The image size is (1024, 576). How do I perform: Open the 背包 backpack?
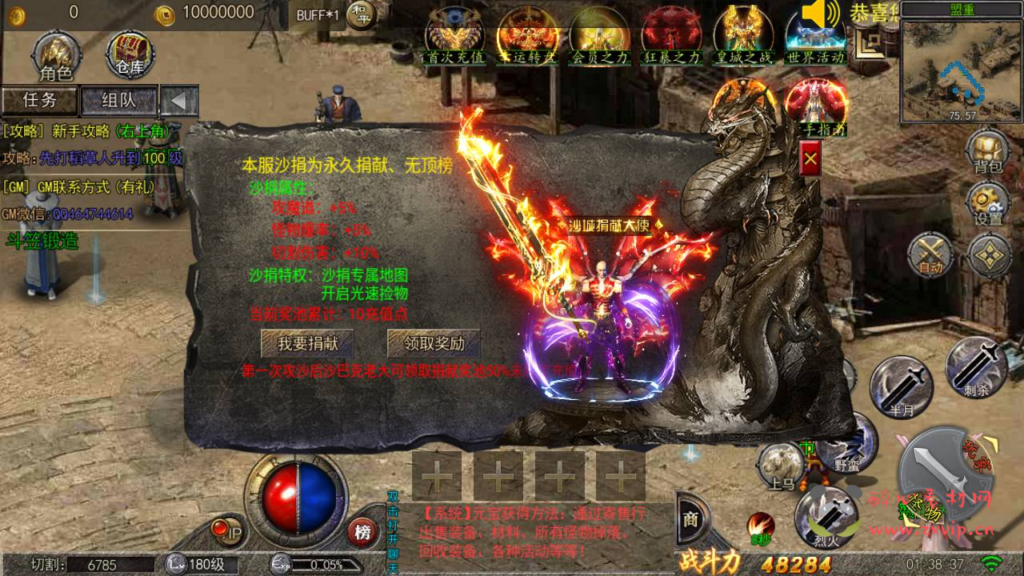987,152
